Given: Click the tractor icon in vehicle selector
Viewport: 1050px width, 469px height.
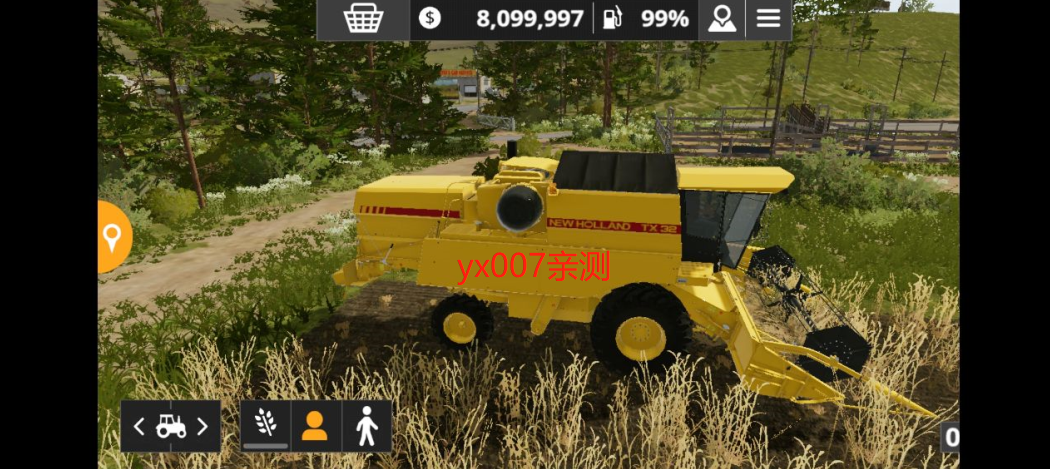Looking at the screenshot, I should pyautogui.click(x=171, y=427).
